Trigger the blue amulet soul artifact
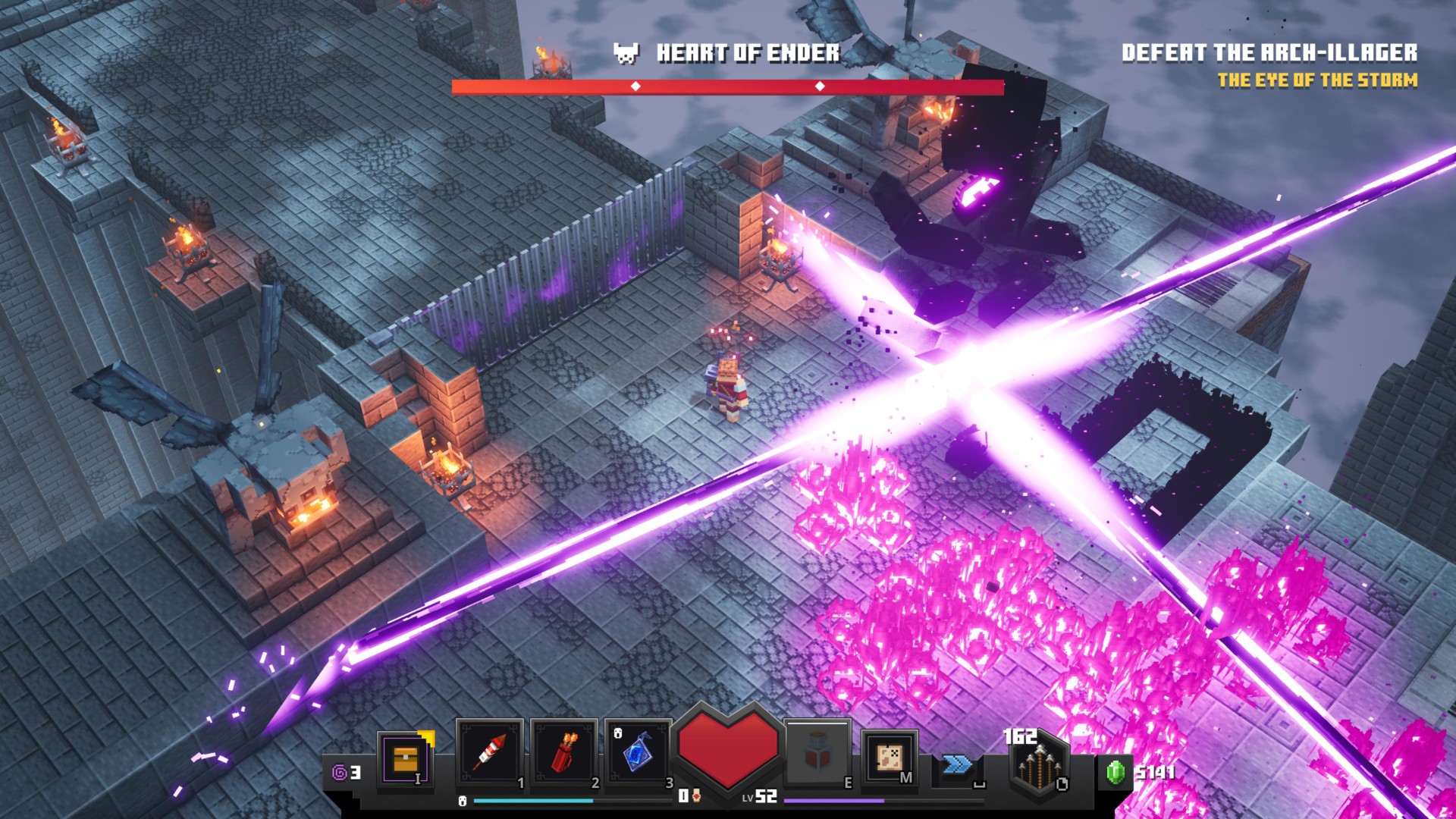The image size is (1456, 819). pos(637,753)
